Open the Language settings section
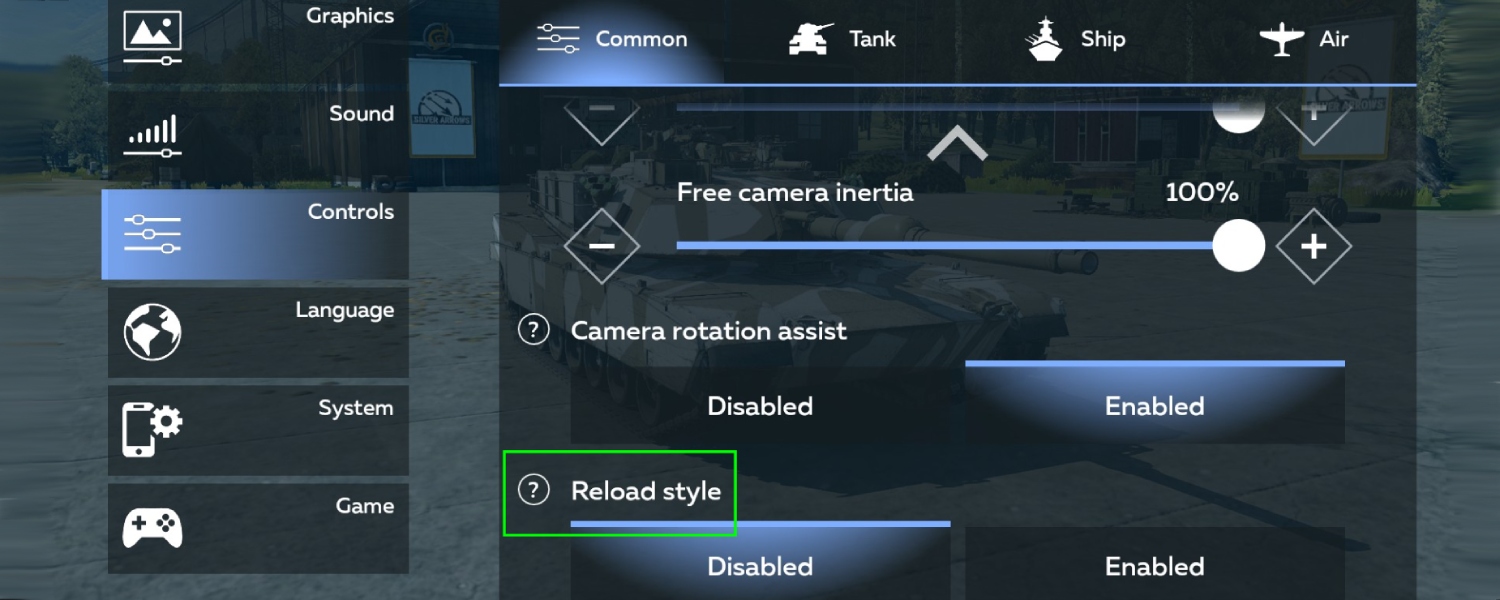 (x=257, y=332)
